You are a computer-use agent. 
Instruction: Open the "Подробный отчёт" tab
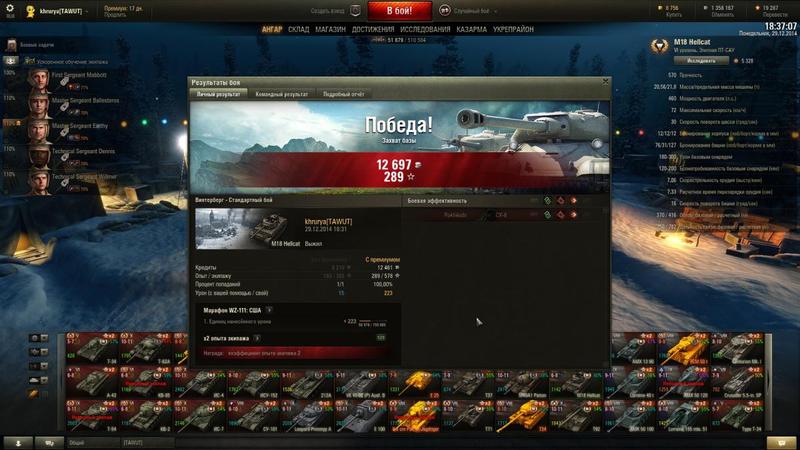pyautogui.click(x=345, y=94)
